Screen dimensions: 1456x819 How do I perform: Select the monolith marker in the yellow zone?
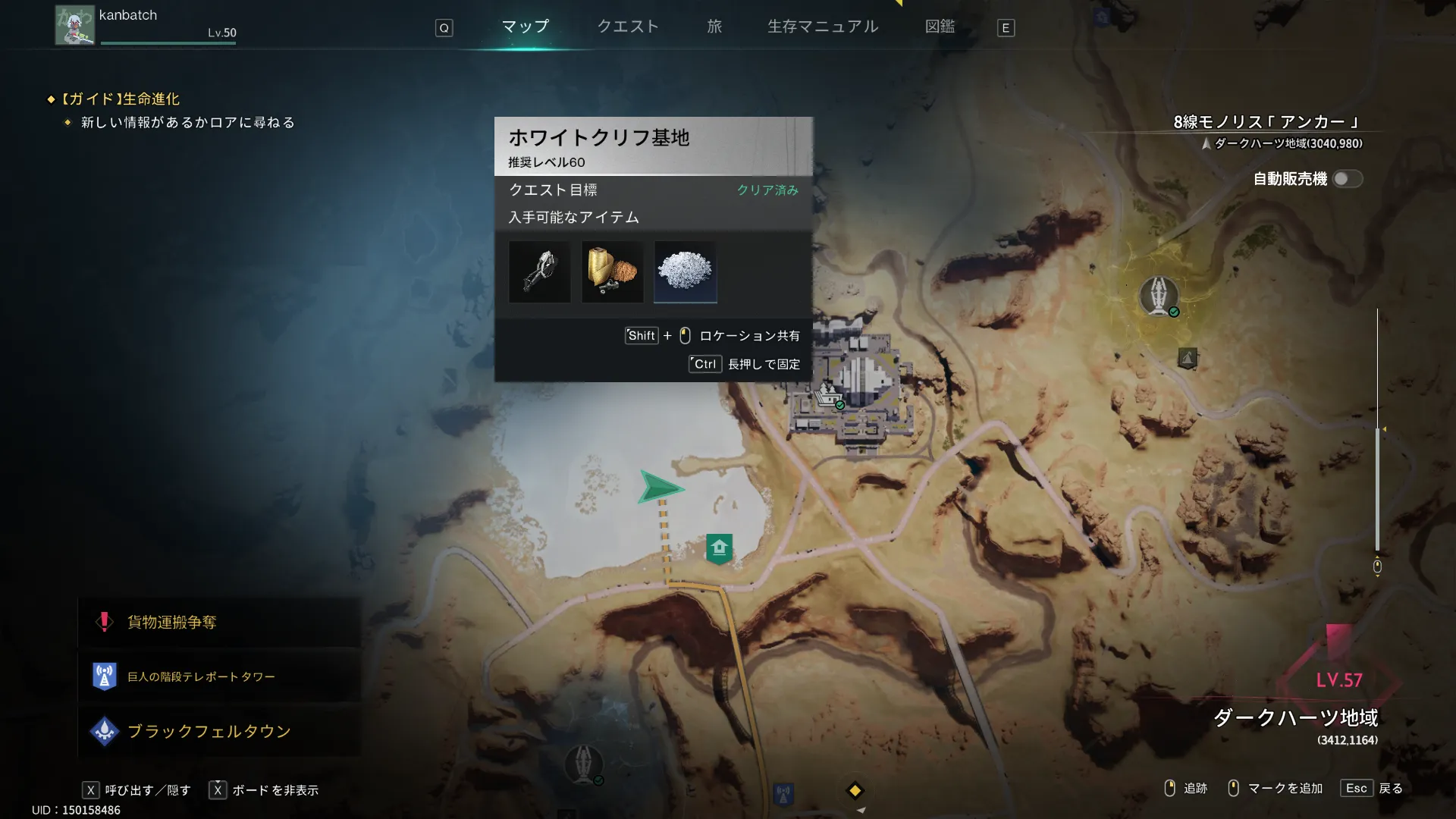(x=1158, y=296)
